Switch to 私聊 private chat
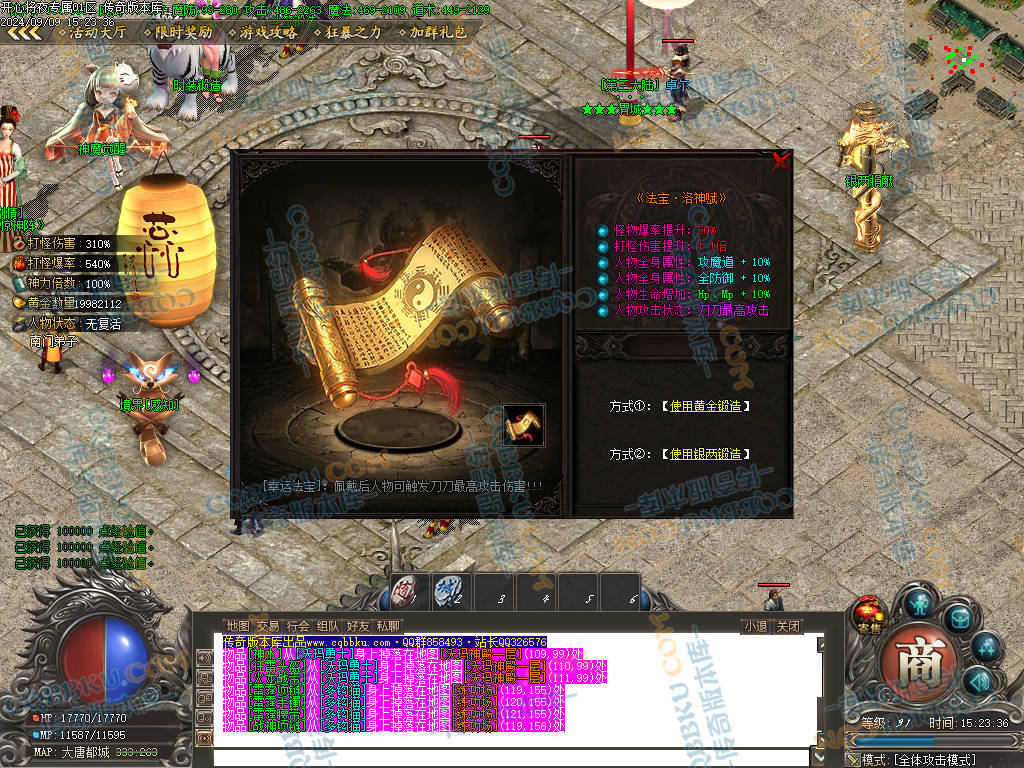This screenshot has height=768, width=1024. 388,626
